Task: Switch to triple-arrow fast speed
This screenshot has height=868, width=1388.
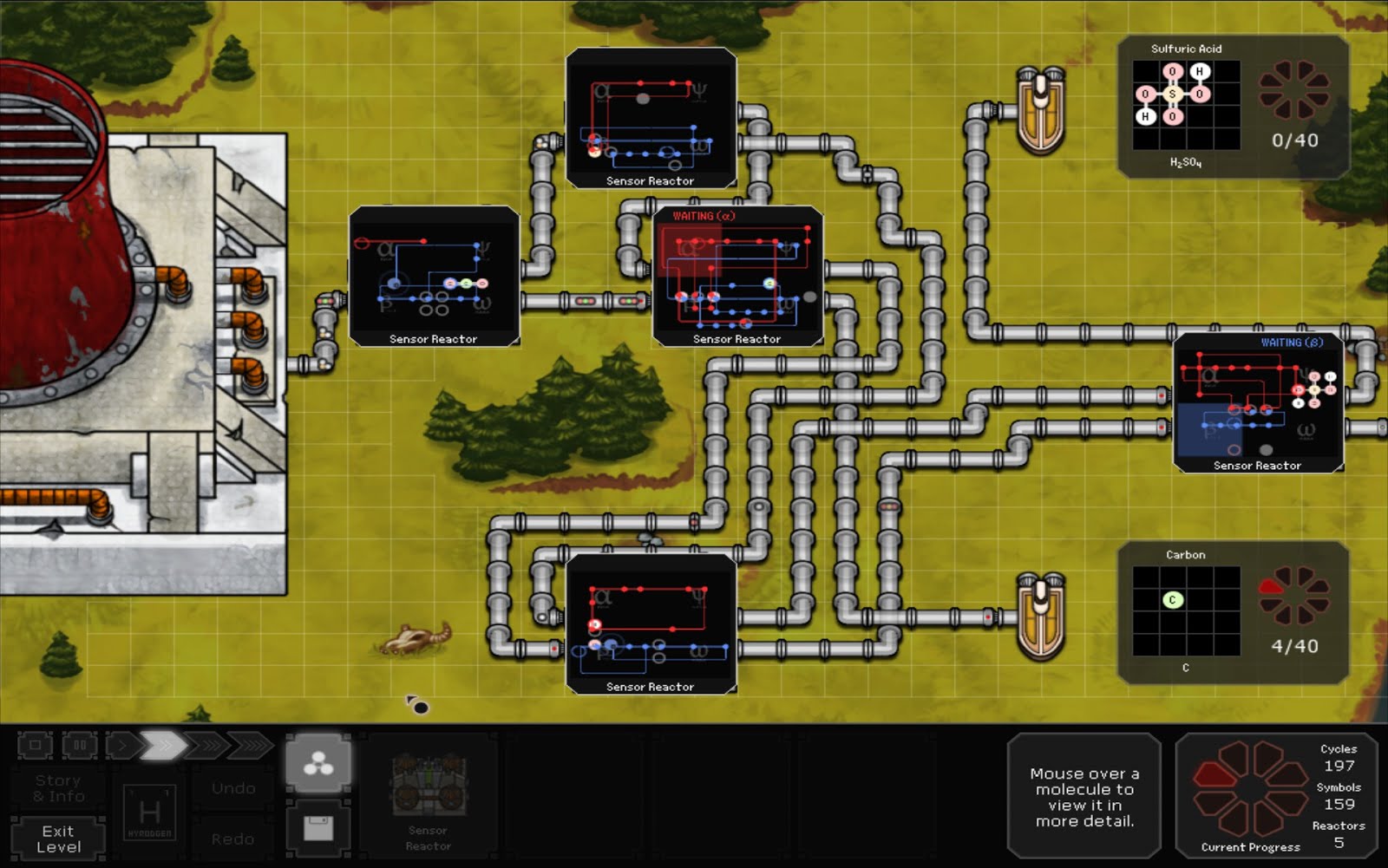Action: (206, 745)
